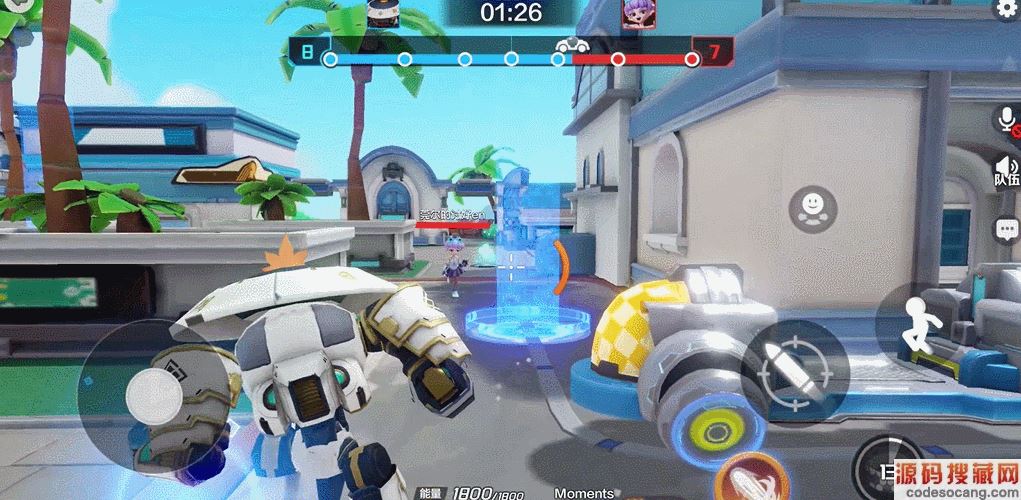Open the gear settings menu
1021x500 pixels.
[x=1006, y=9]
